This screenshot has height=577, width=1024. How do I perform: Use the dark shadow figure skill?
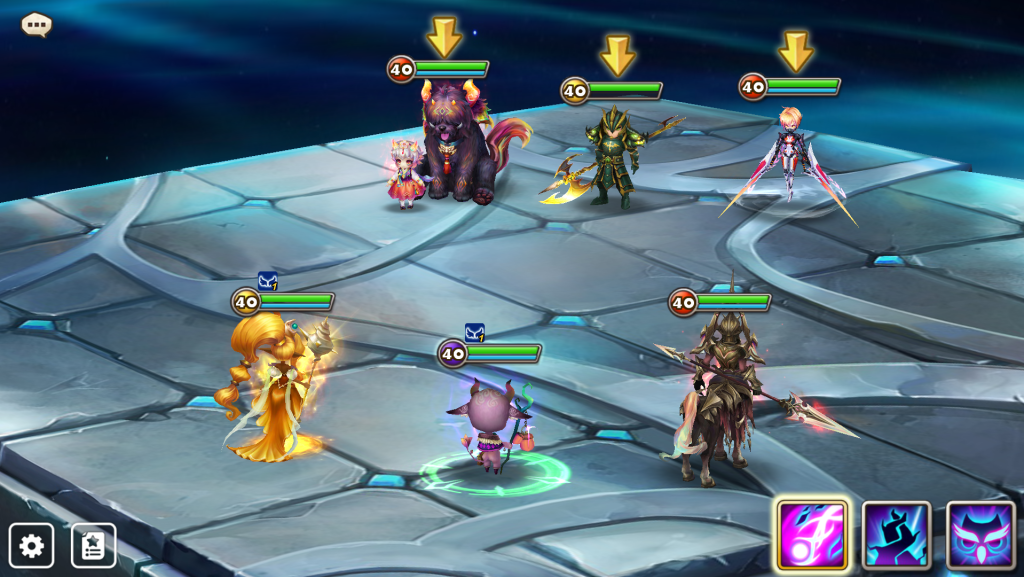click(896, 535)
